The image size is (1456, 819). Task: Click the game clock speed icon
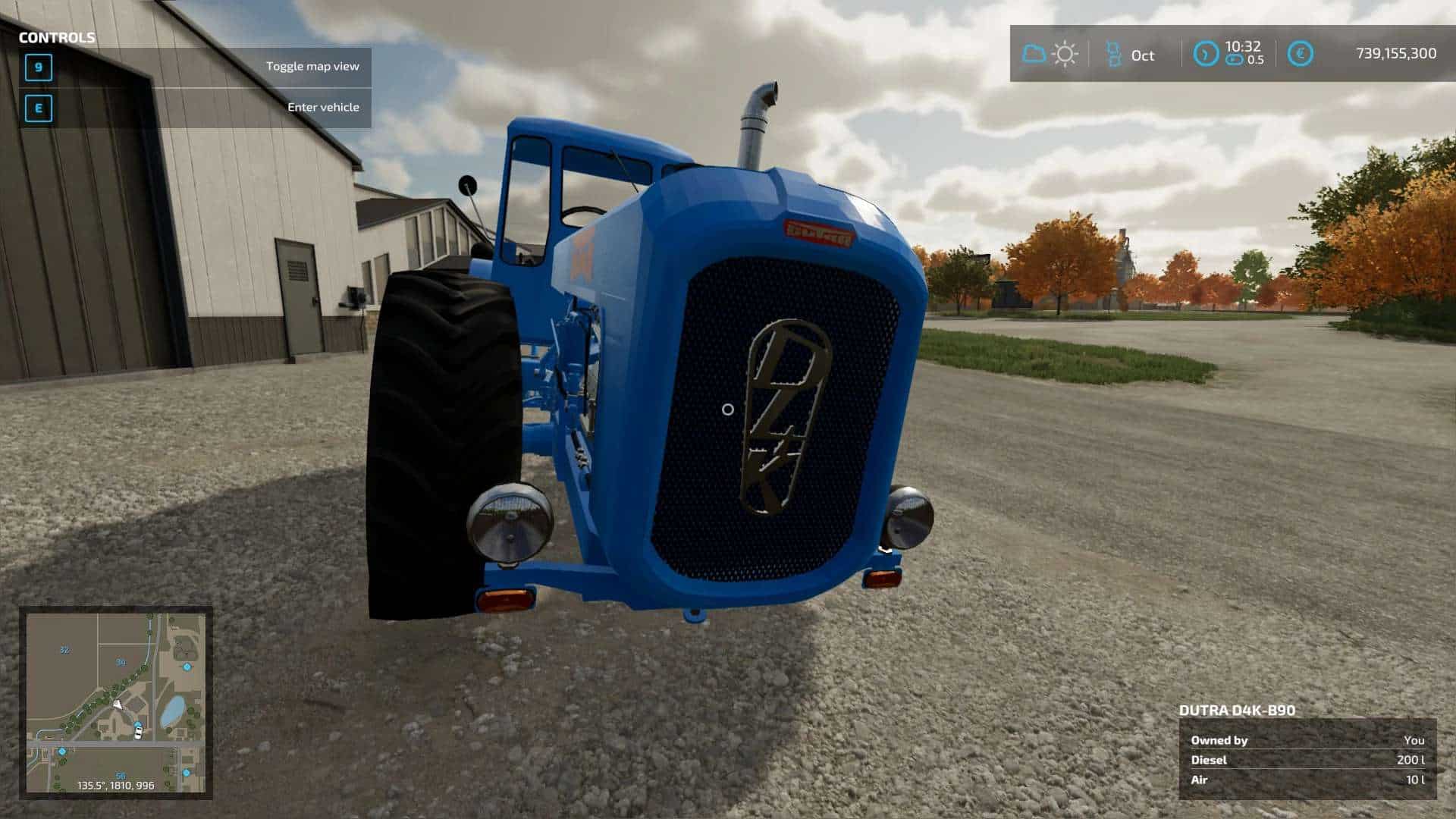(x=1205, y=54)
